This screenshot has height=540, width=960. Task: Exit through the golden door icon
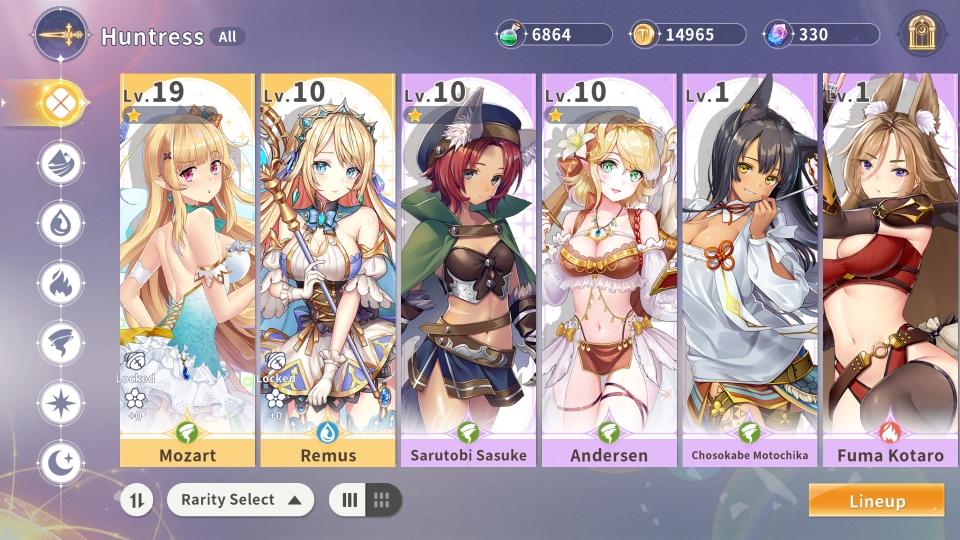click(x=922, y=35)
